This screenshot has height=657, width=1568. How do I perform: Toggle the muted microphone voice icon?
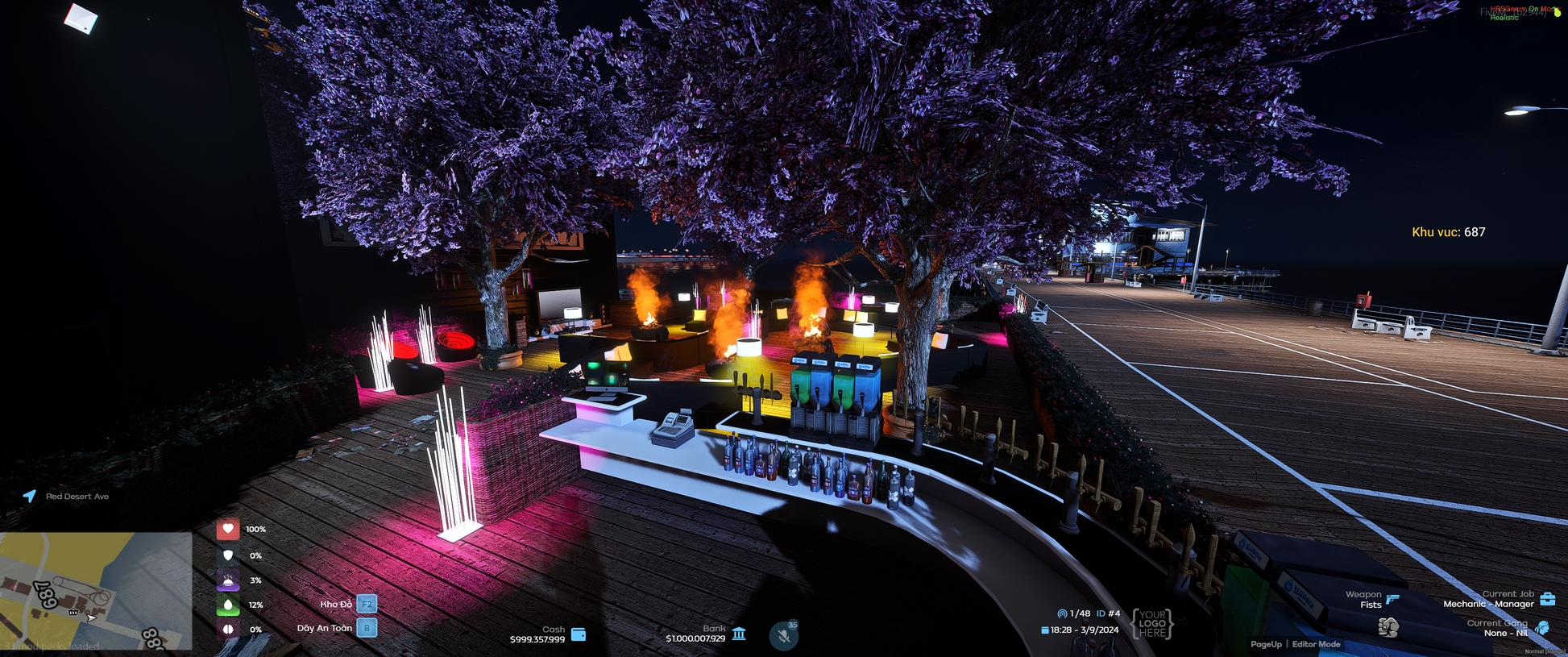[x=783, y=635]
